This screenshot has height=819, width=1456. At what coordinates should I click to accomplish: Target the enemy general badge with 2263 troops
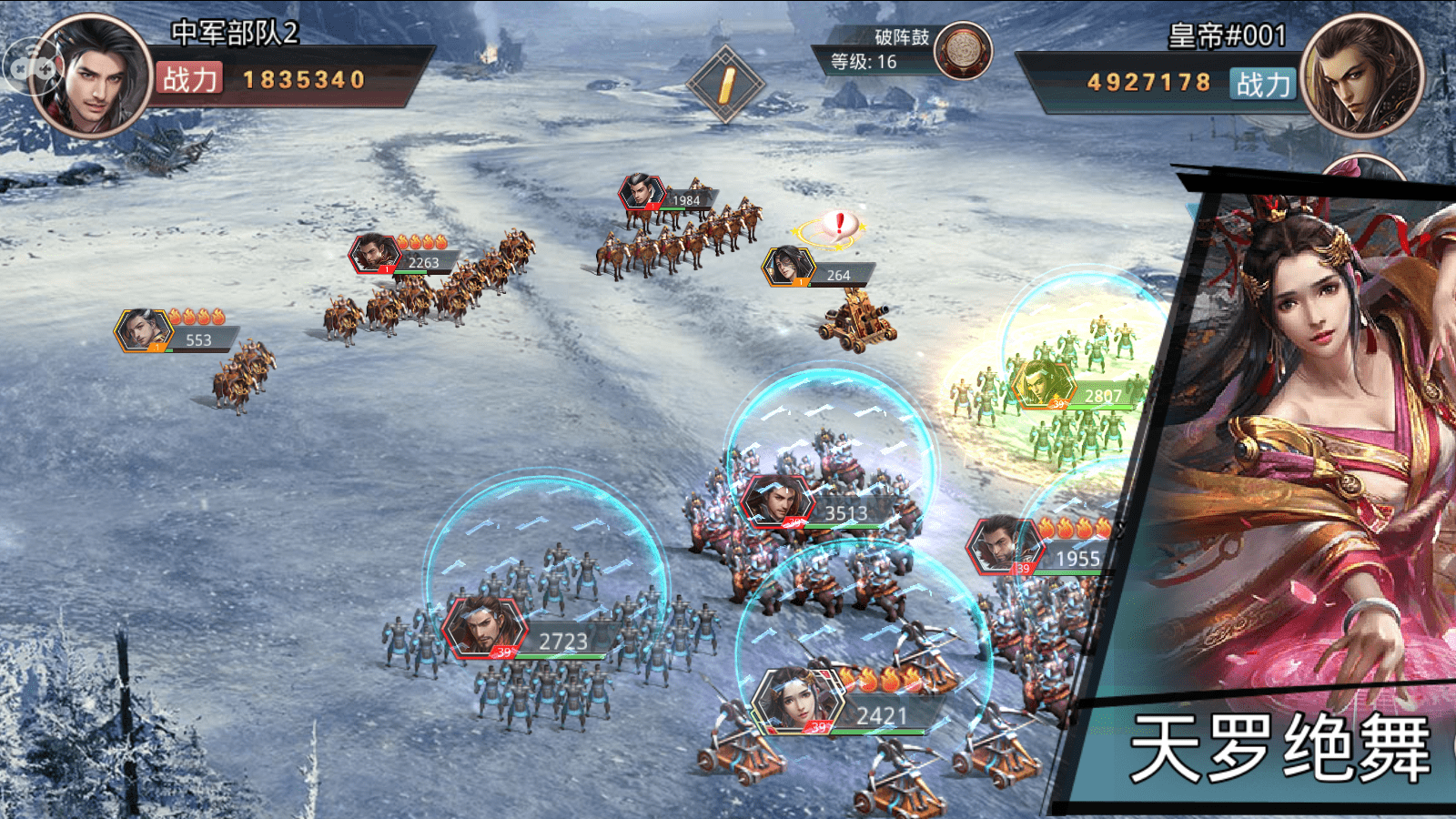(x=374, y=253)
